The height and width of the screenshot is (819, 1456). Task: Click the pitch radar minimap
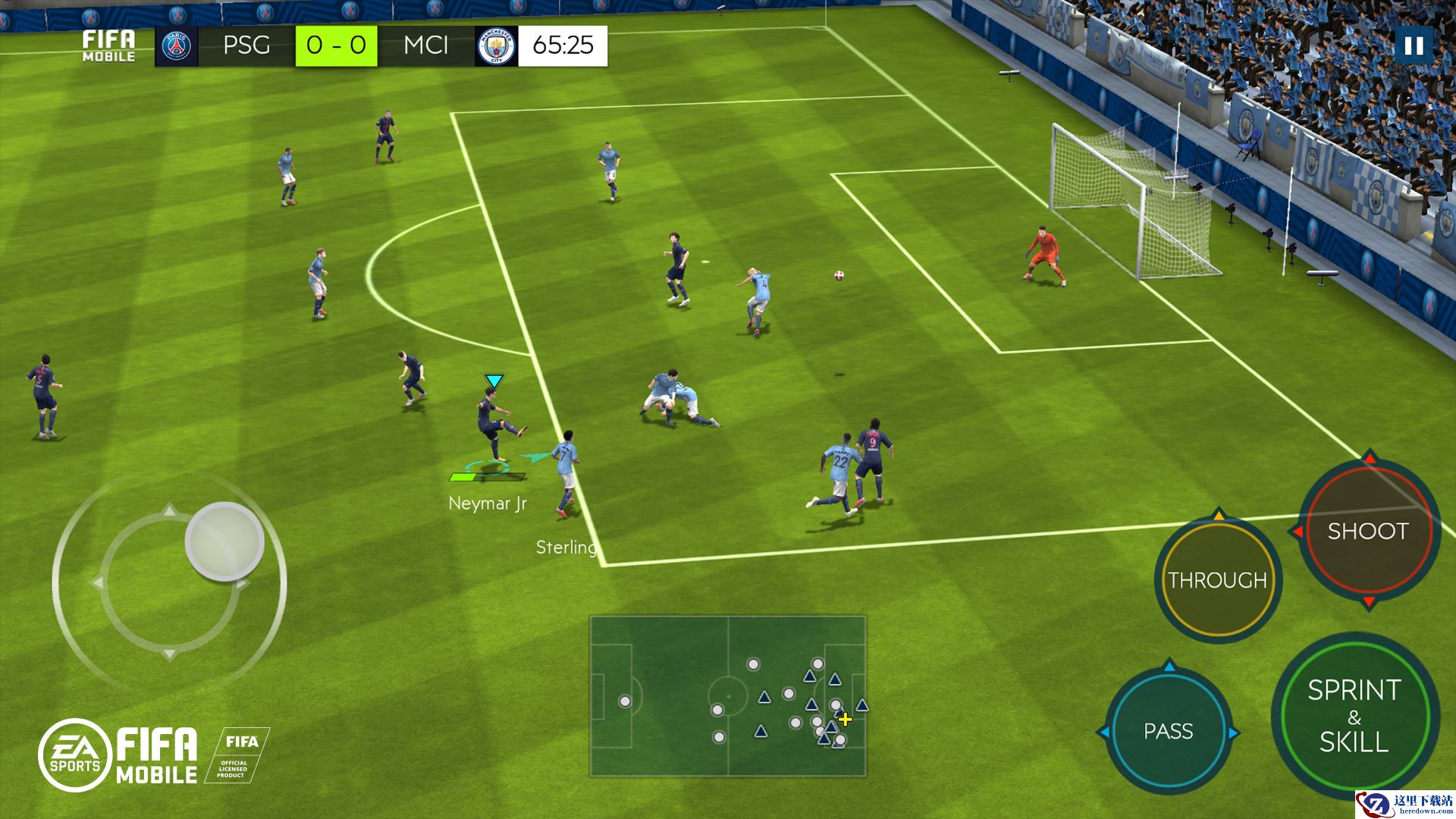728,696
